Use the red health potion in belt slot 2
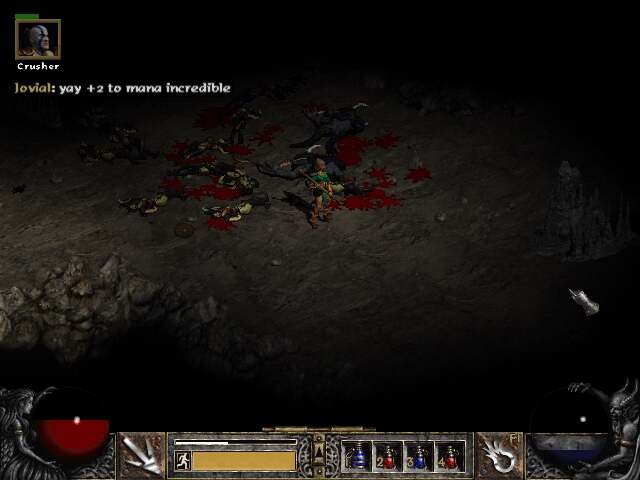The image size is (640, 480). (388, 457)
